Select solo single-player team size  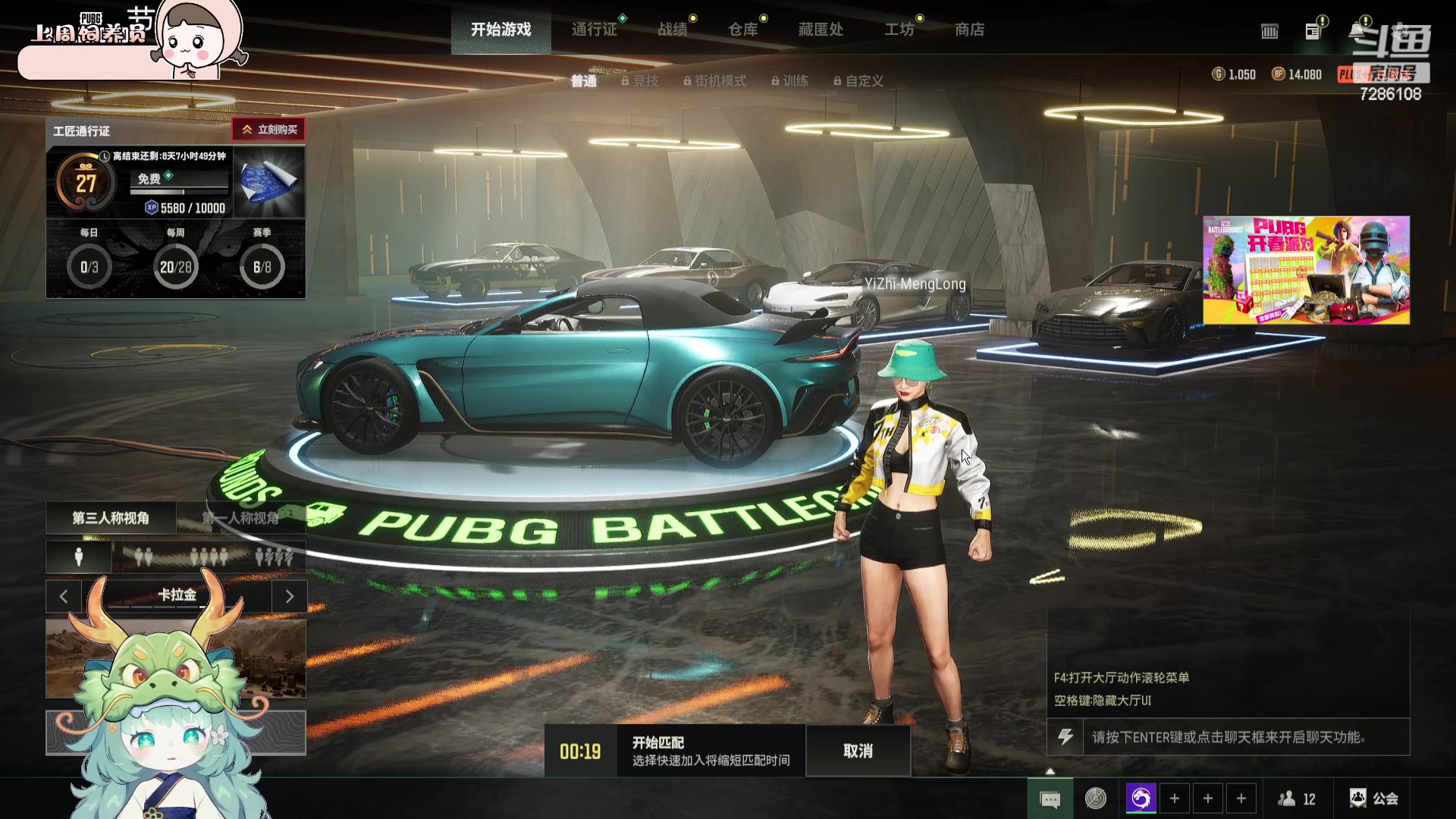pyautogui.click(x=78, y=557)
